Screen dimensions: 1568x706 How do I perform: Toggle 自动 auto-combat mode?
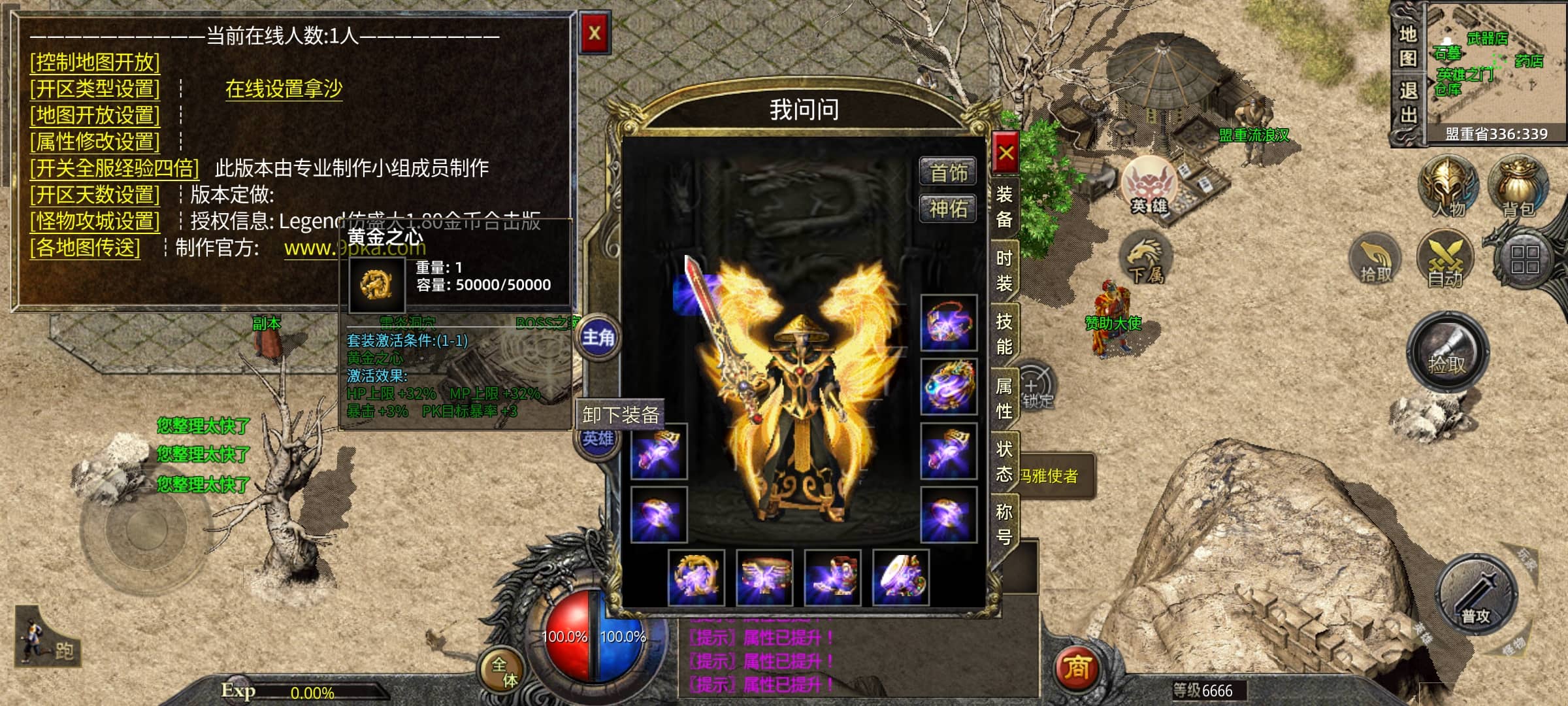pos(1445,259)
